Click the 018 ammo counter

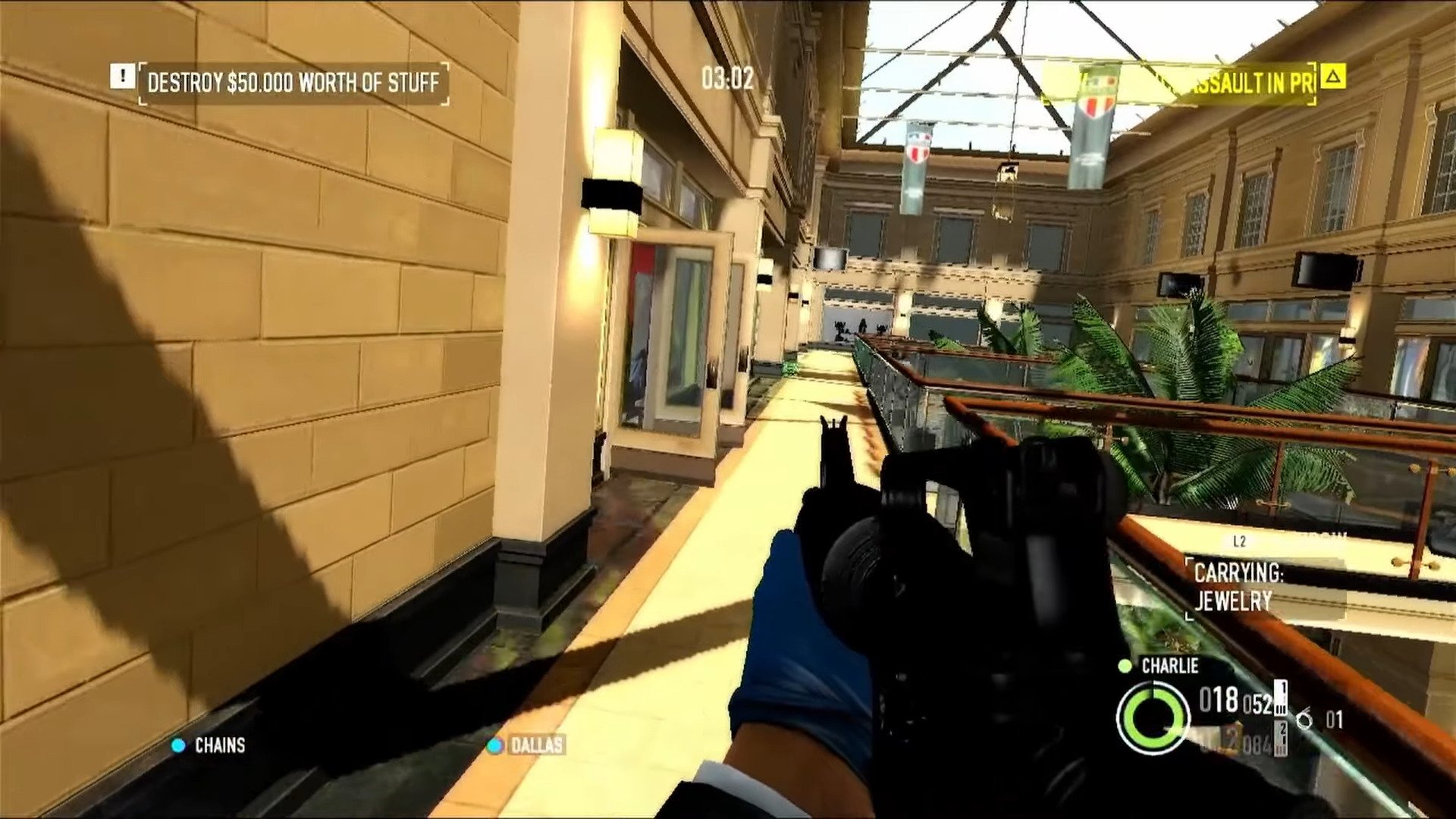coord(1217,699)
